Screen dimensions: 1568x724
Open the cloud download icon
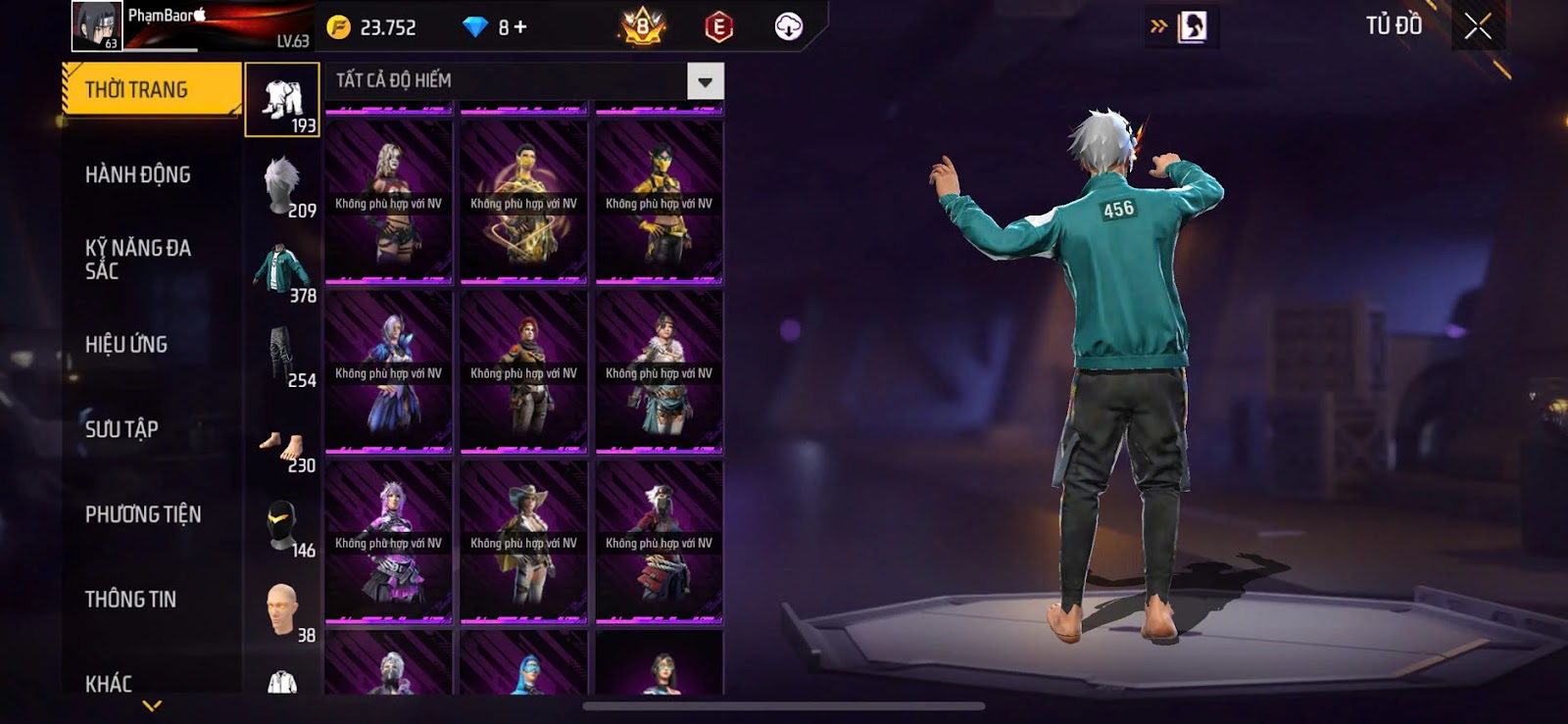788,26
